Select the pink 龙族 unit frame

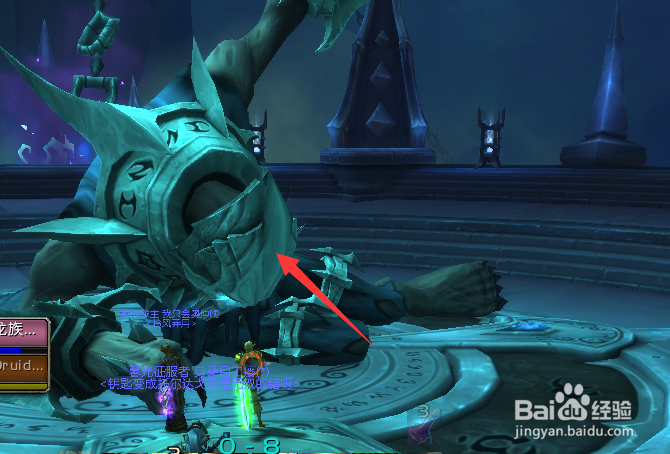(x=22, y=330)
